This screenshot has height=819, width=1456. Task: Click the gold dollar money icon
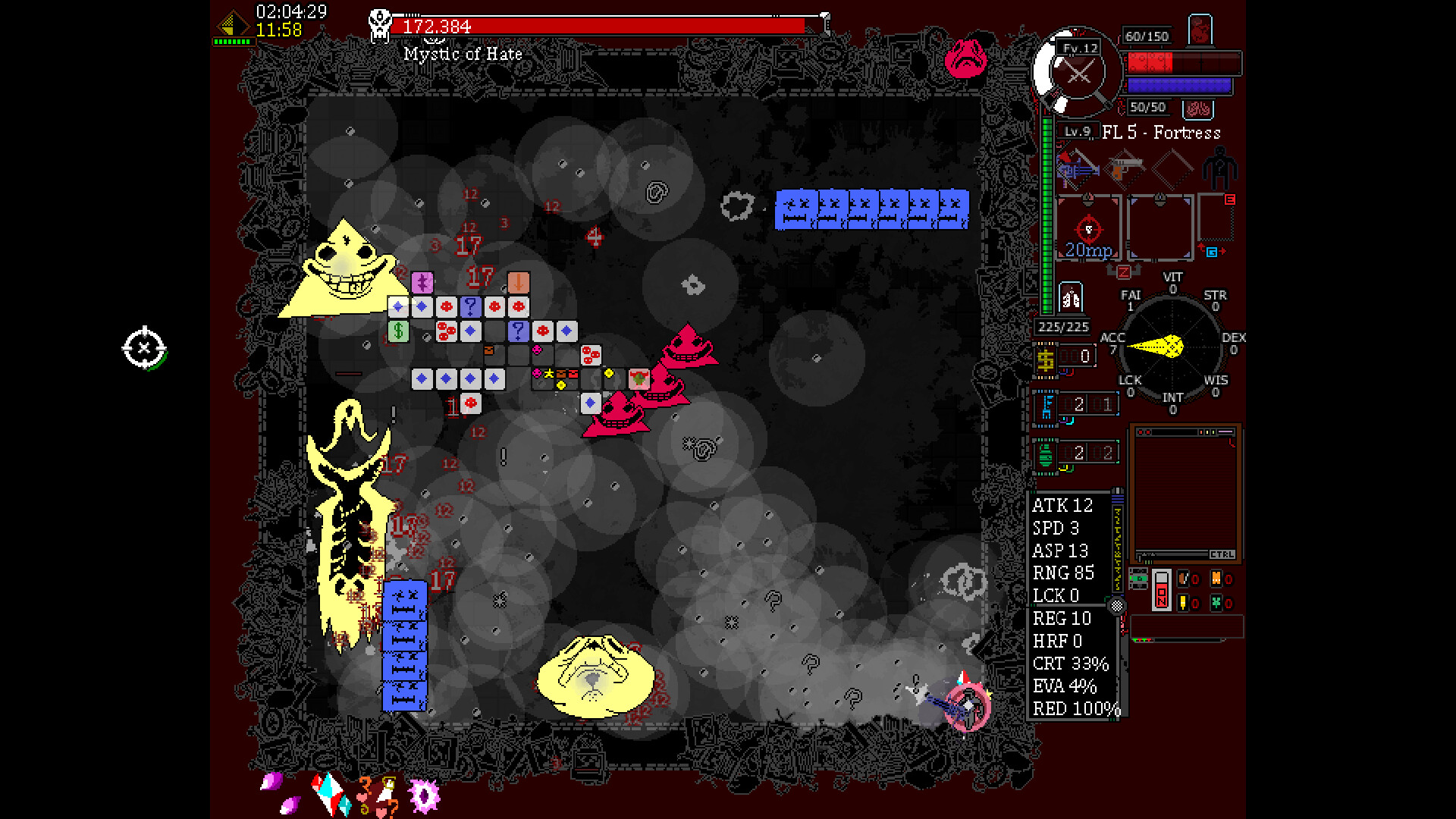(x=1046, y=359)
